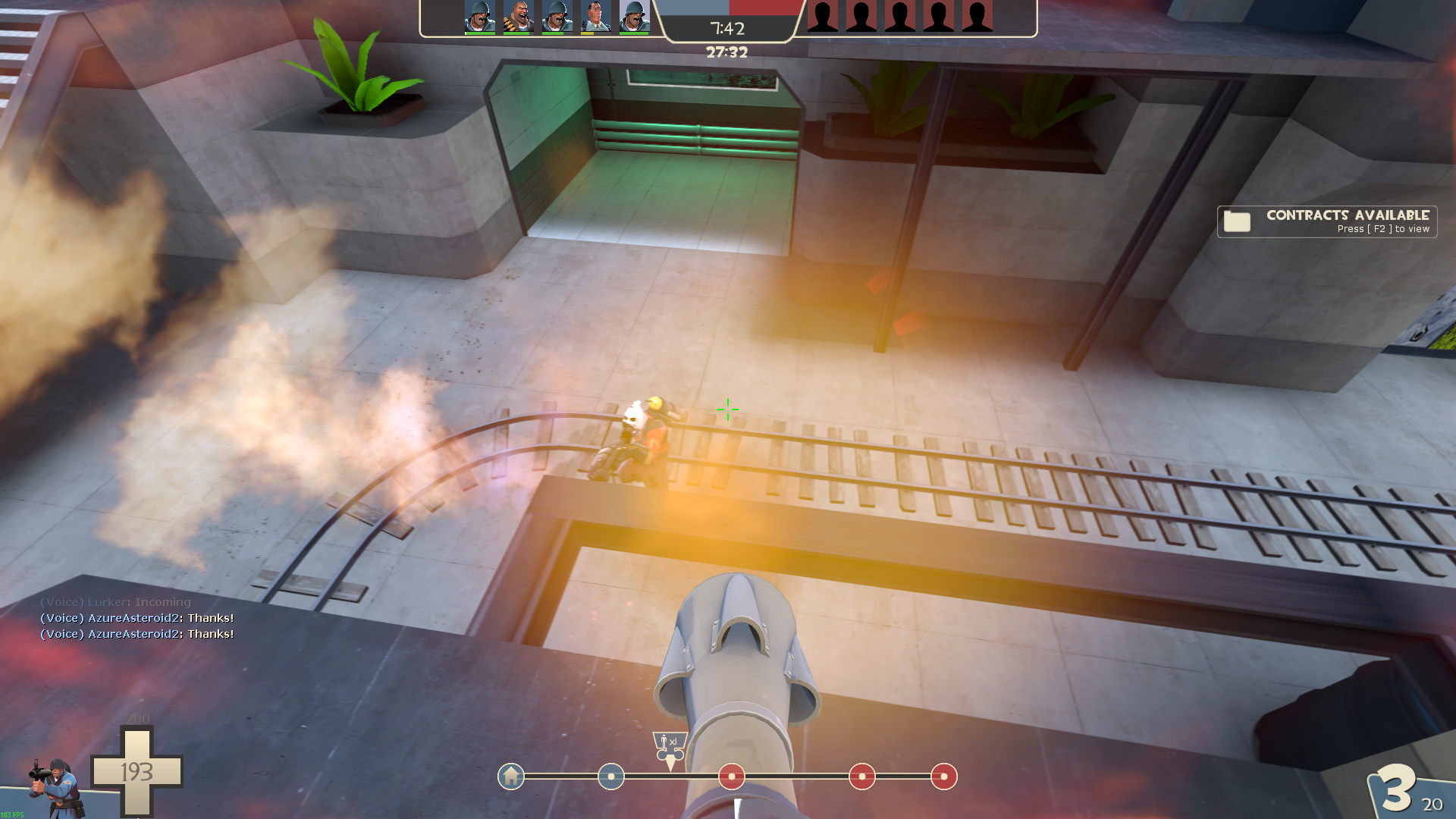Click the payload cart progress marker
The image size is (1456, 819).
[x=670, y=747]
